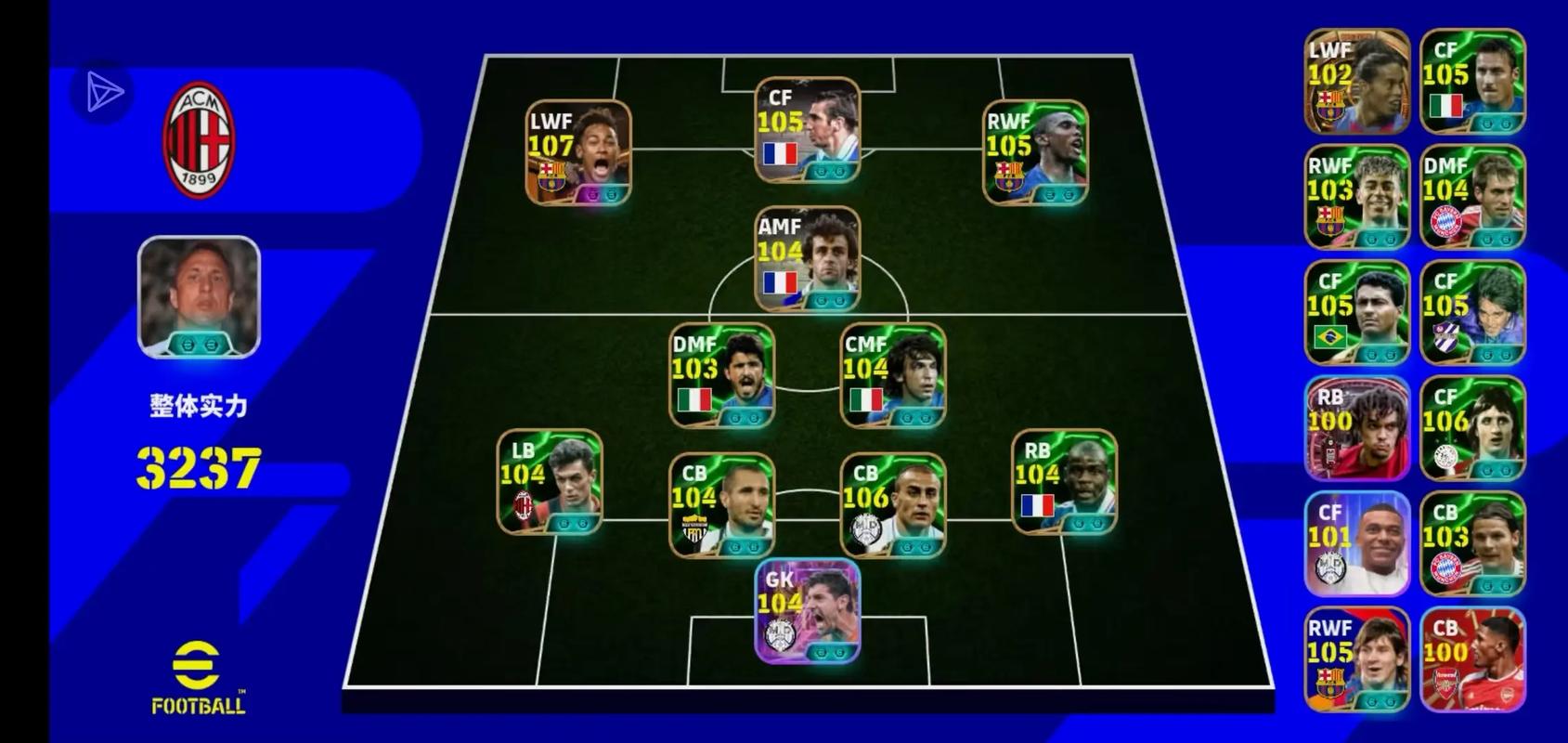The height and width of the screenshot is (743, 1568).
Task: Choose the CB 106 defender card
Action: (892, 505)
